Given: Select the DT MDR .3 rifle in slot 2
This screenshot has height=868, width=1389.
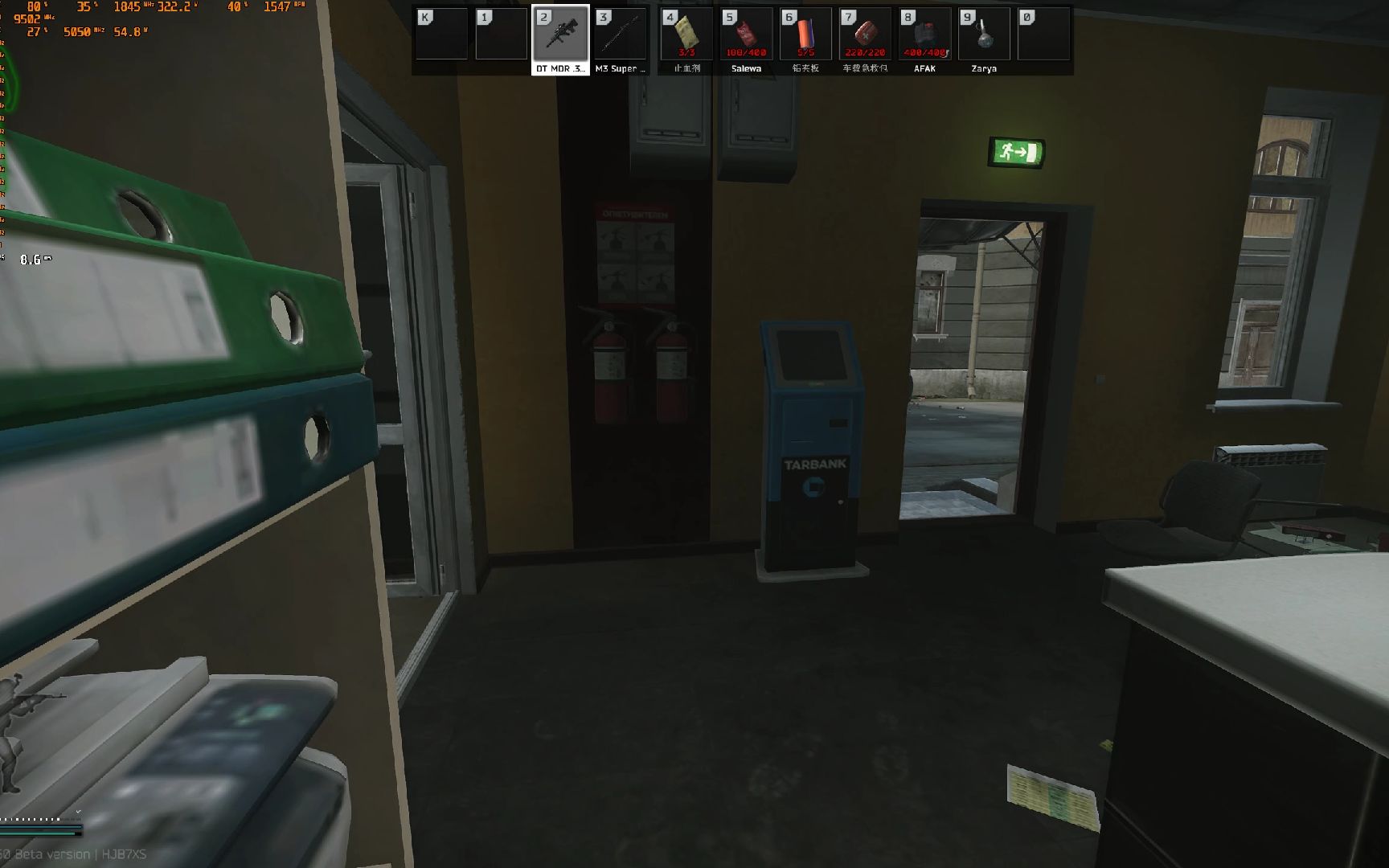Looking at the screenshot, I should coord(560,34).
